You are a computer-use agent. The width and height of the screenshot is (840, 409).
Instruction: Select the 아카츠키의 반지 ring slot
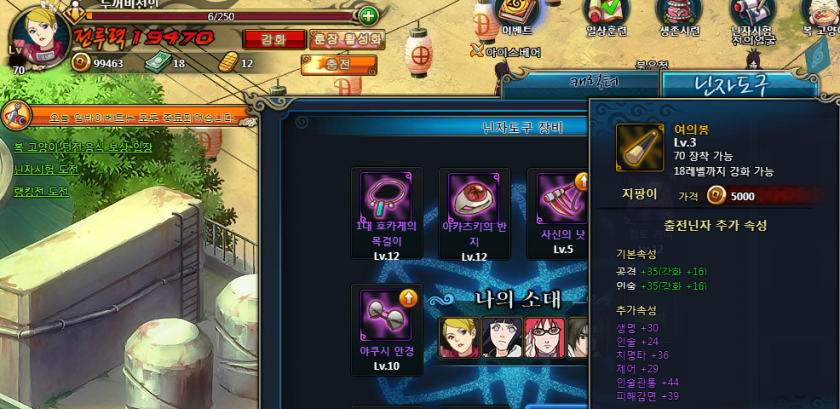473,198
